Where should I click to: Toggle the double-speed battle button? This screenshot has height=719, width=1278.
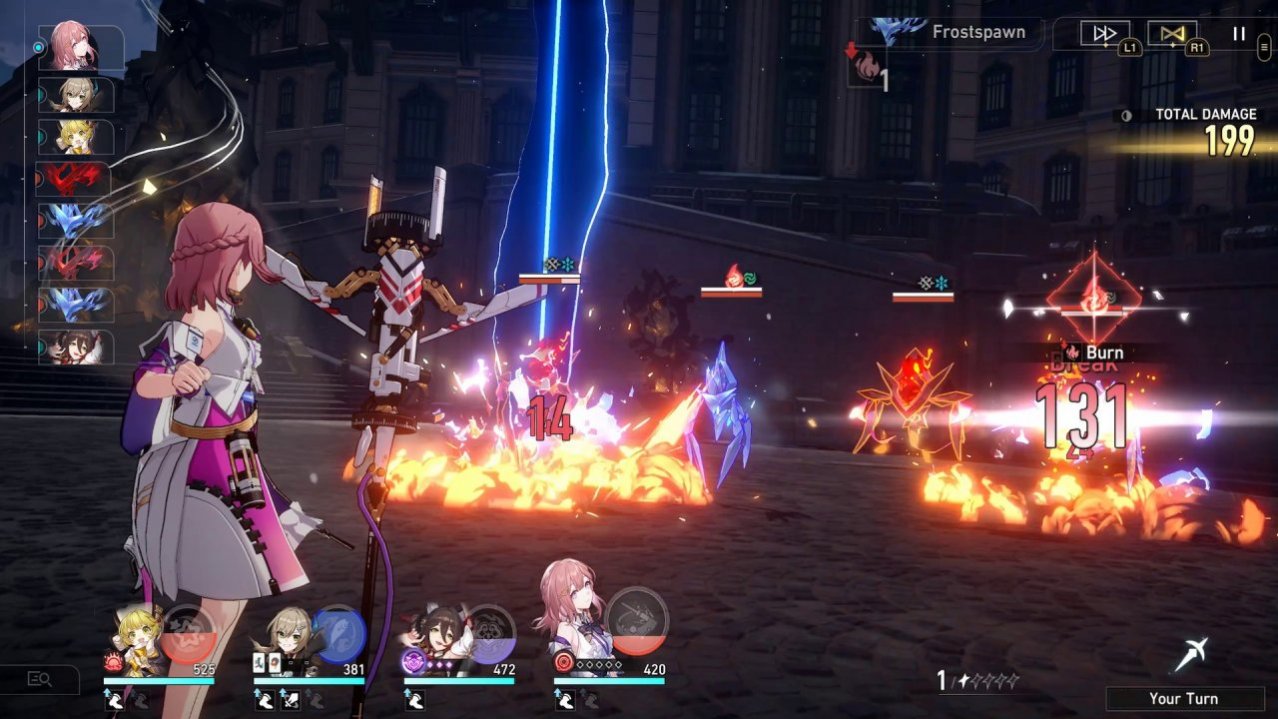1105,34
